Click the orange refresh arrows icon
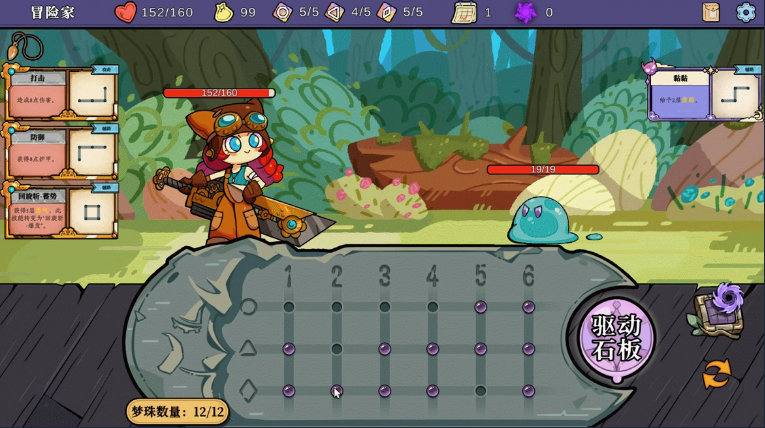This screenshot has width=765, height=428. 716,374
